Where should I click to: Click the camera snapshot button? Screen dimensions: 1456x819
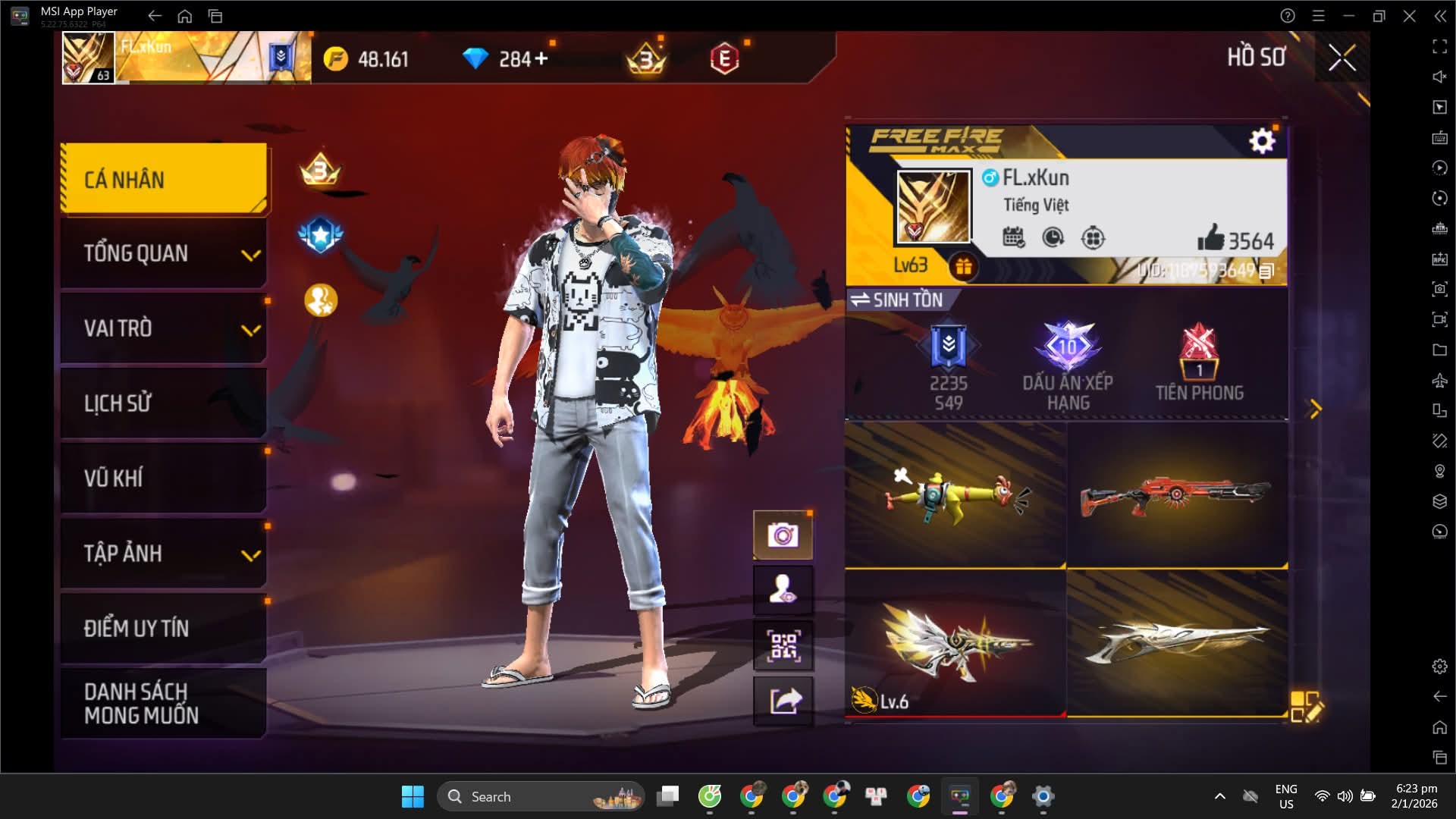pos(783,535)
